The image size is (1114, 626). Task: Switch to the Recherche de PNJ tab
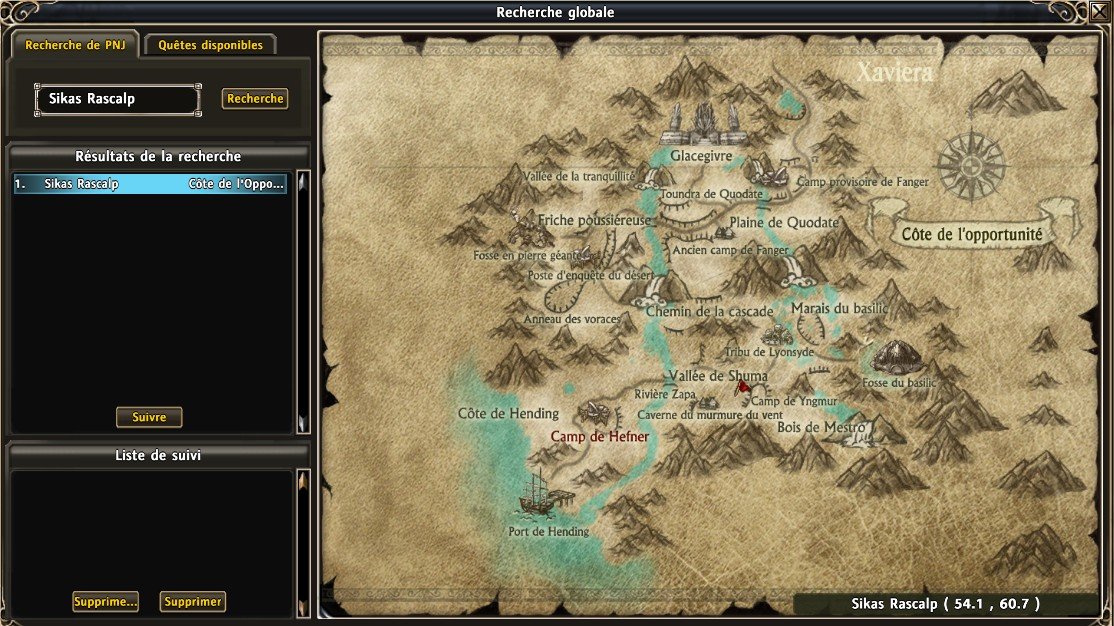click(75, 45)
